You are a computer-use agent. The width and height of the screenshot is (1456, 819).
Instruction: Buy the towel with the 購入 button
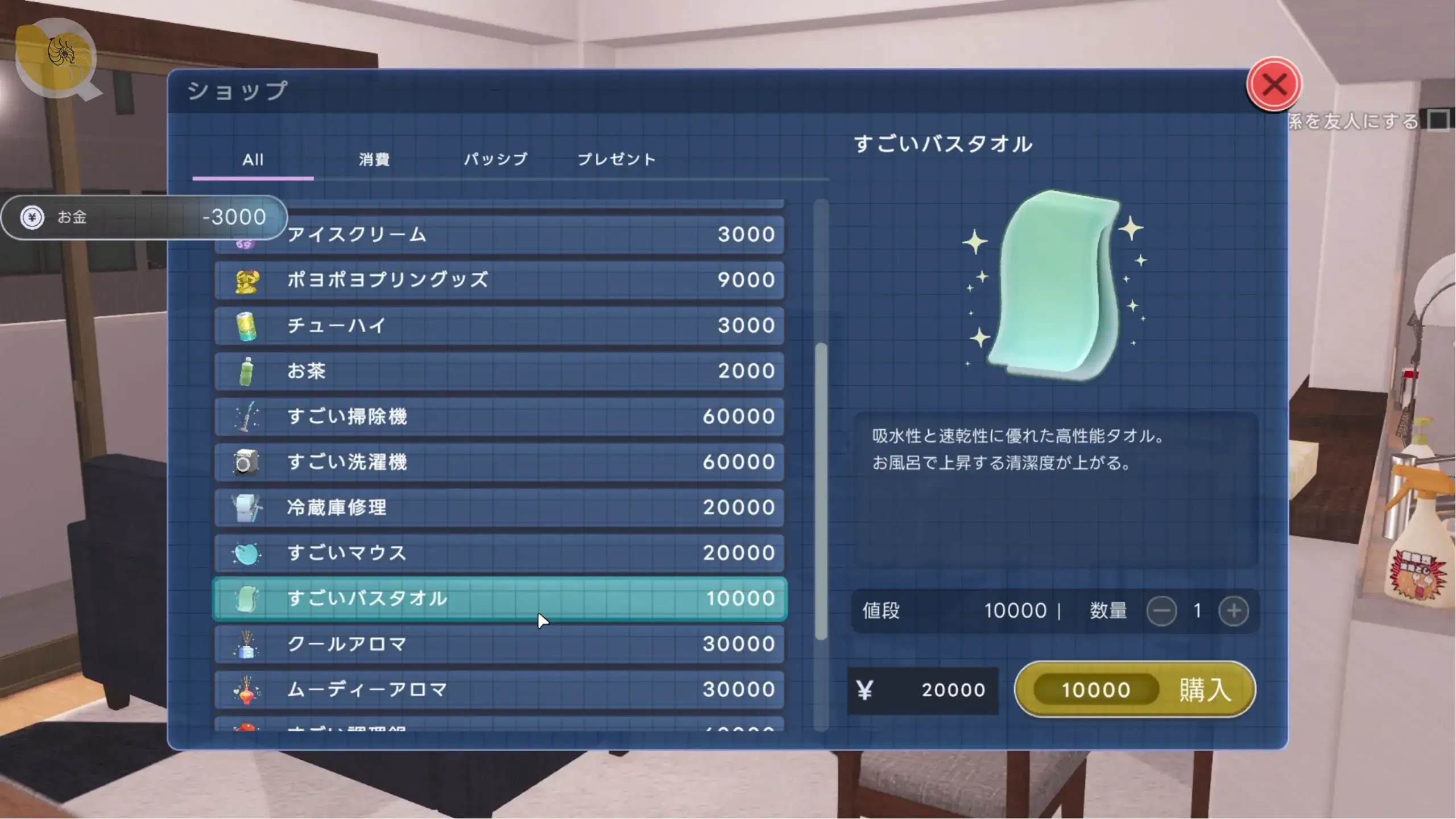[x=1135, y=689]
